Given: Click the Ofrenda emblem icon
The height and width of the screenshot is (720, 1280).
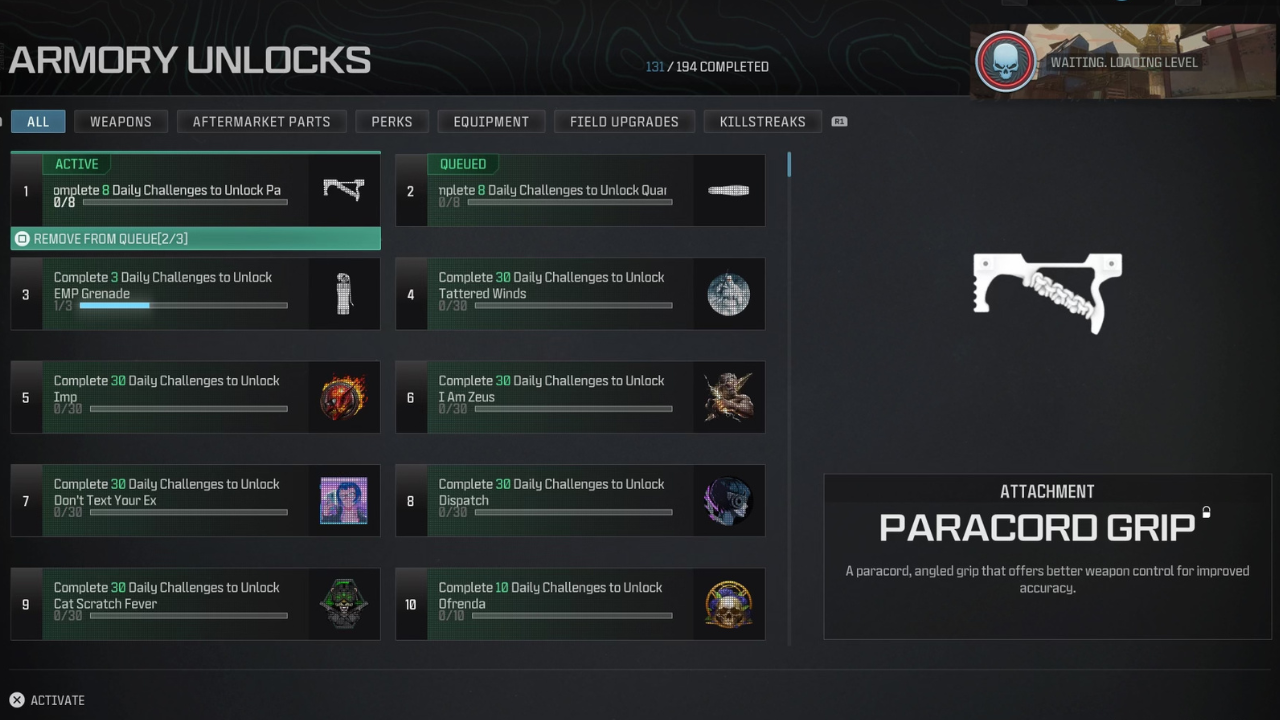Looking at the screenshot, I should (x=728, y=603).
